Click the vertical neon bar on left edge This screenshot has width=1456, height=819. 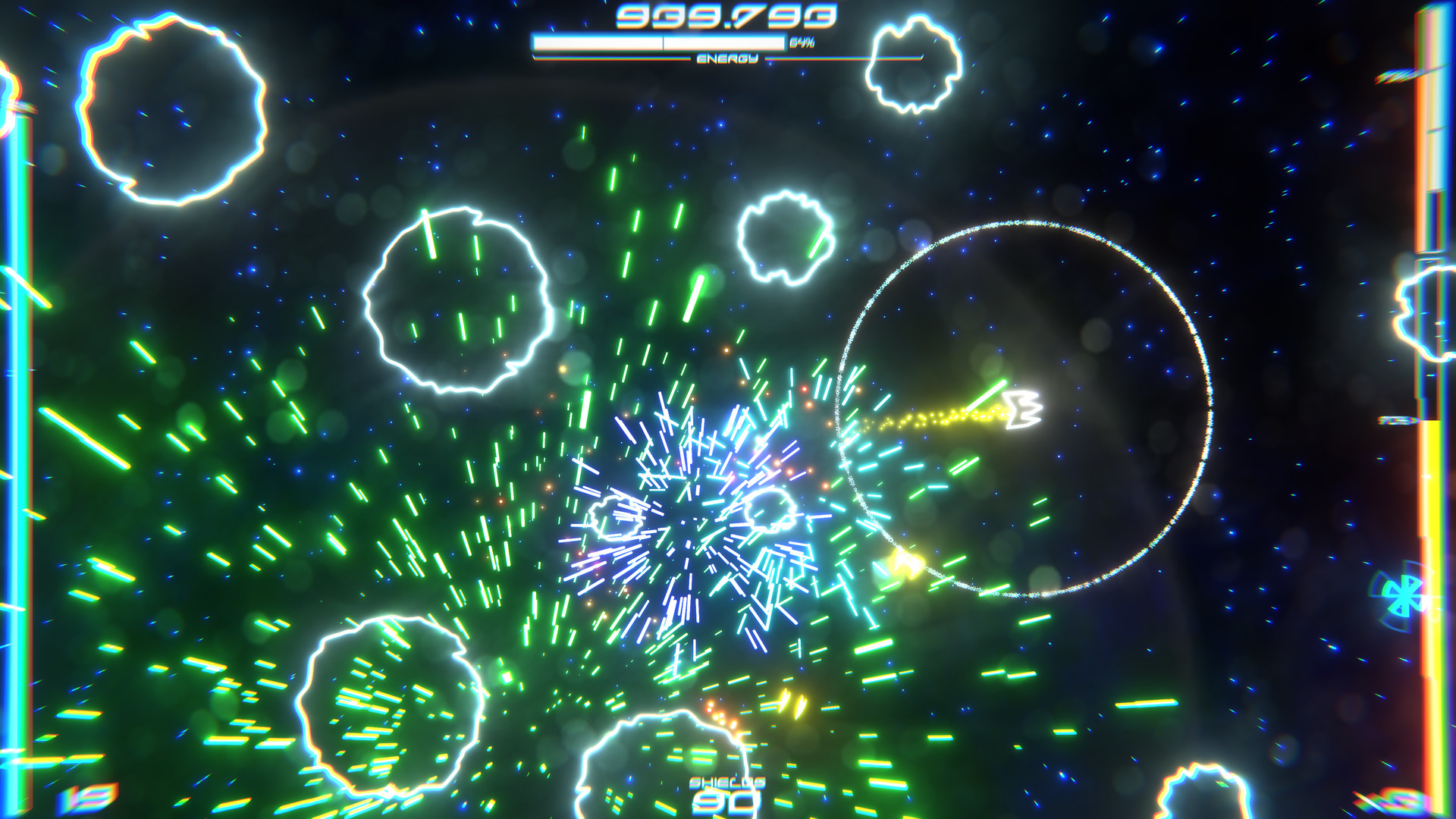(x=23, y=409)
